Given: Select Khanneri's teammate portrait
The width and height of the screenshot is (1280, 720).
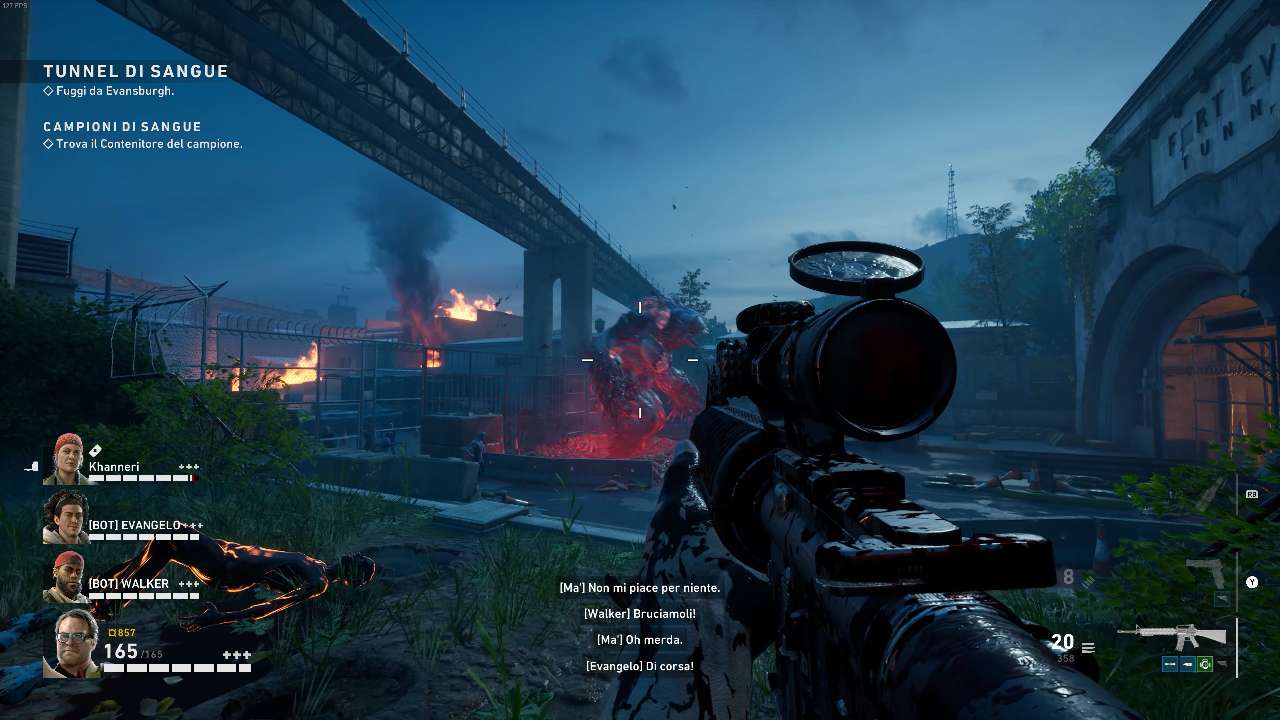Looking at the screenshot, I should 66,459.
